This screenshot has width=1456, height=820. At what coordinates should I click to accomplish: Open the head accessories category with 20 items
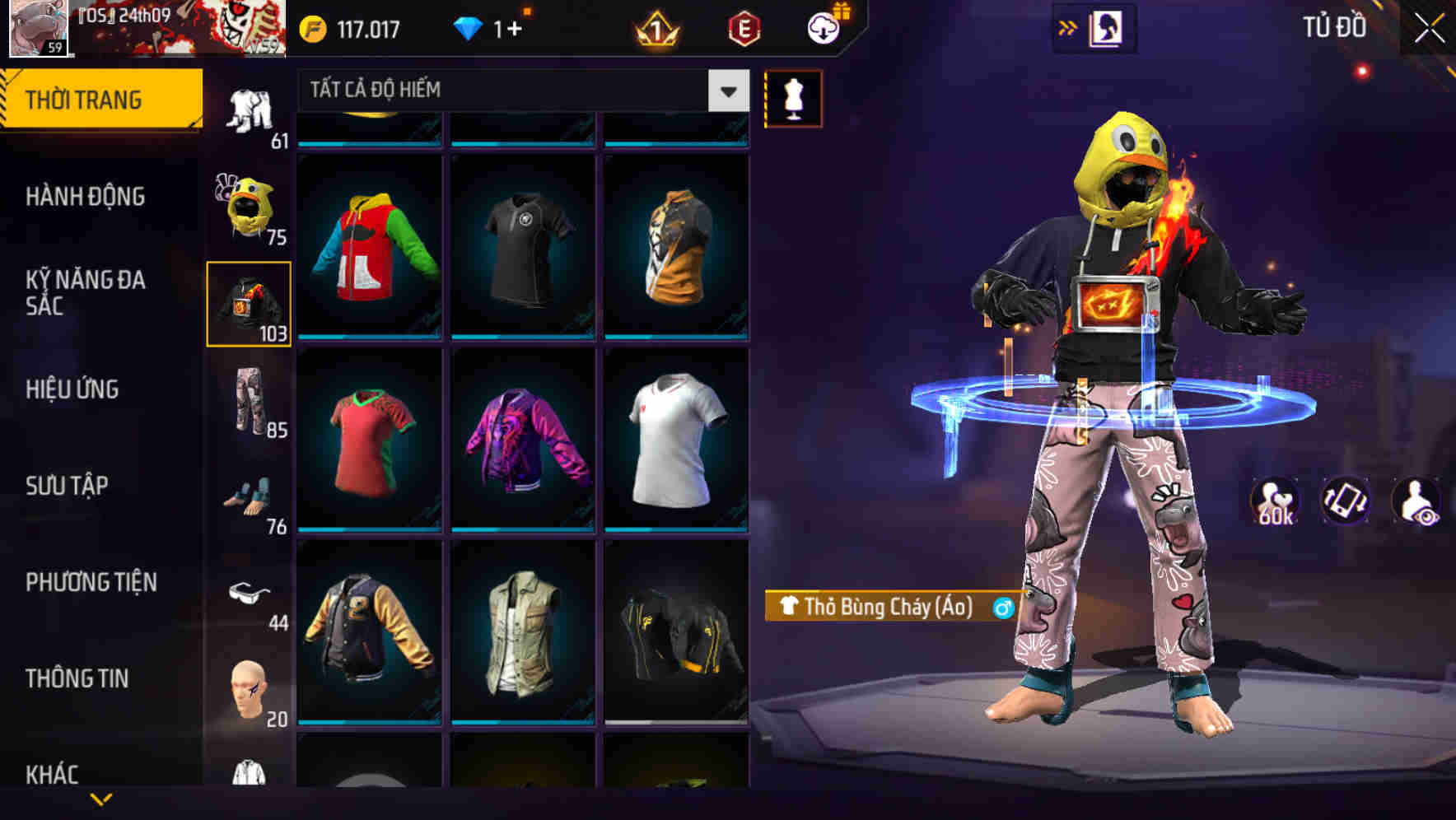pyautogui.click(x=251, y=687)
